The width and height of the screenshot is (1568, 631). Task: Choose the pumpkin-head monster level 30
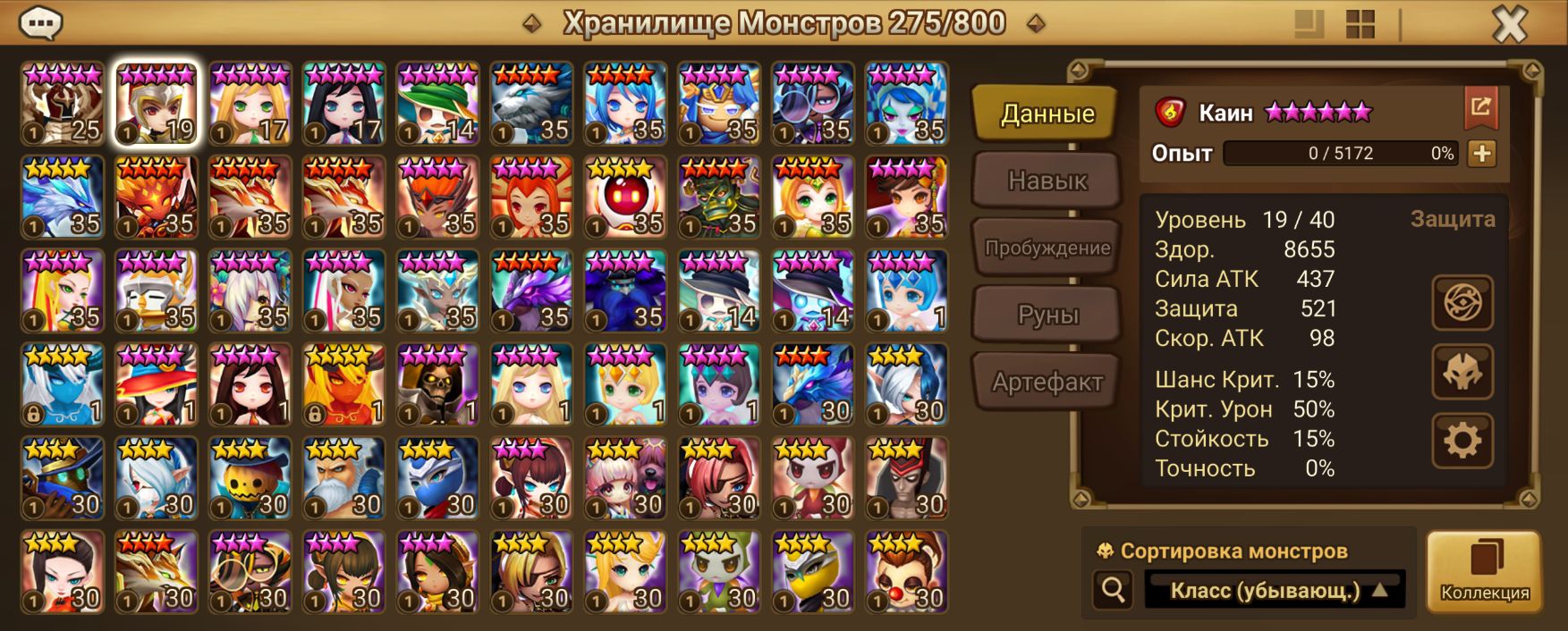coord(250,478)
